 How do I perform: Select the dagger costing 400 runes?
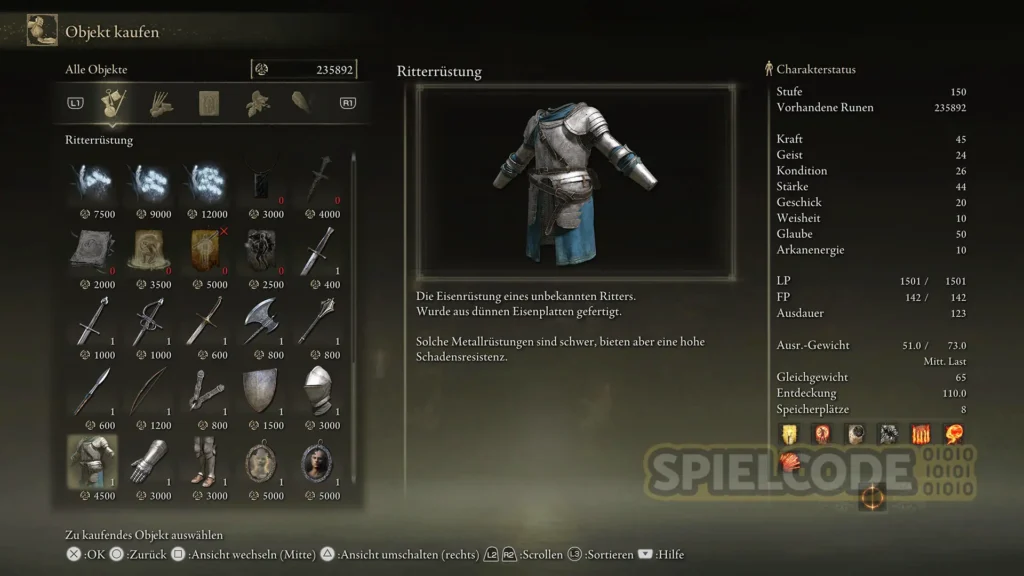(x=319, y=251)
